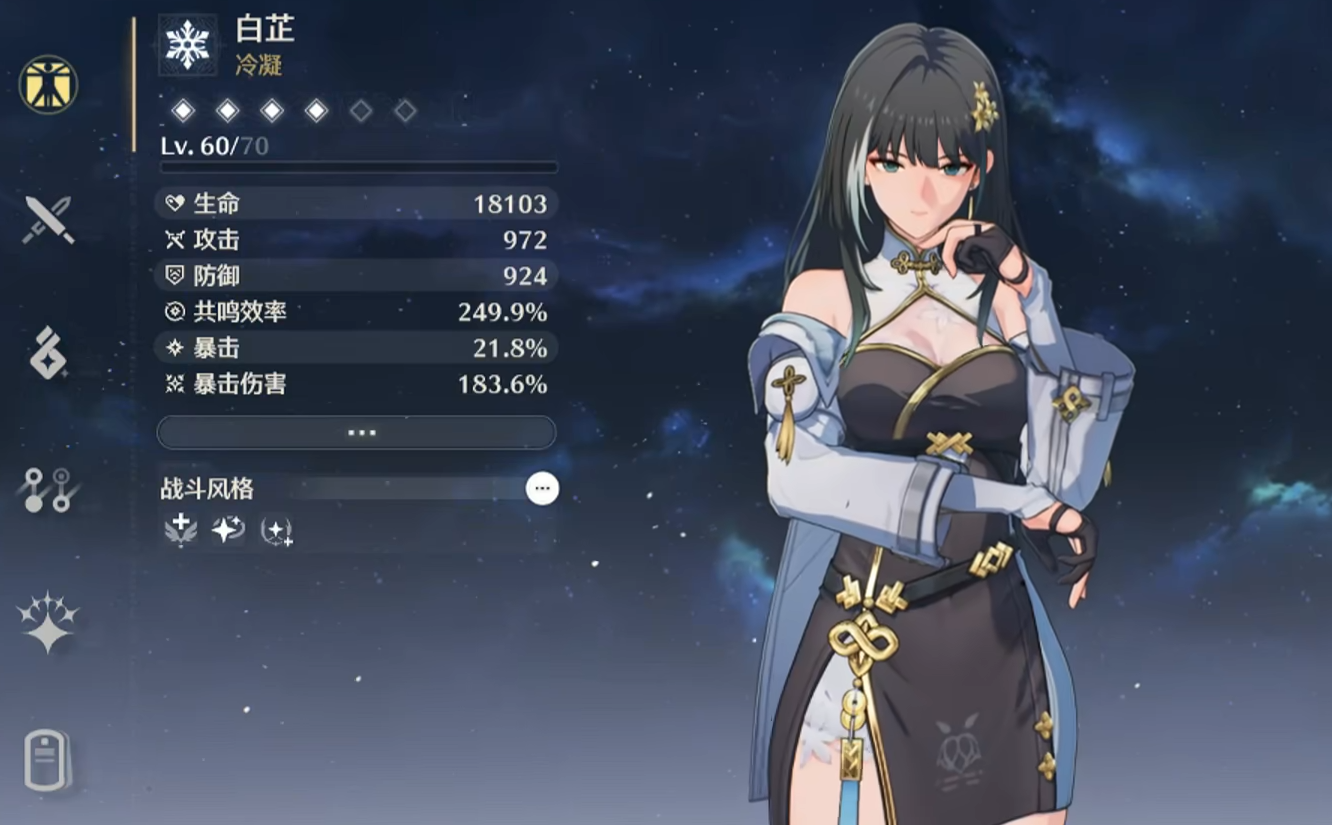This screenshot has width=1332, height=825.
Task: Switch to the character dossier tag tab
Action: pos(48,760)
